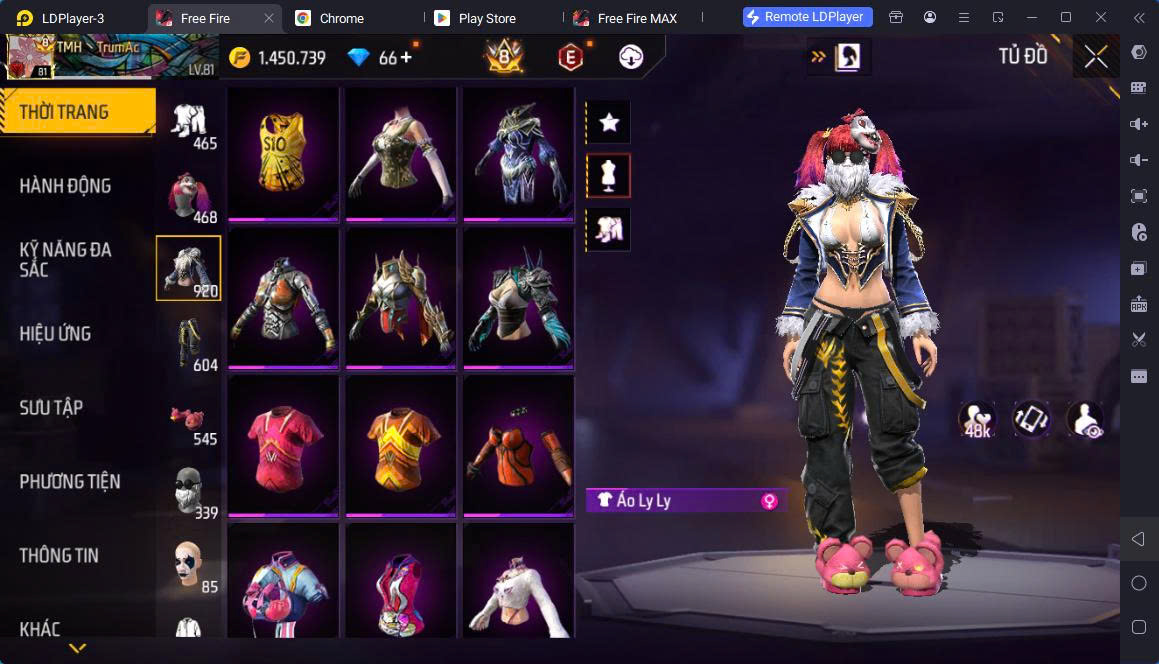Select the Hiệu Ứng tab

point(56,333)
